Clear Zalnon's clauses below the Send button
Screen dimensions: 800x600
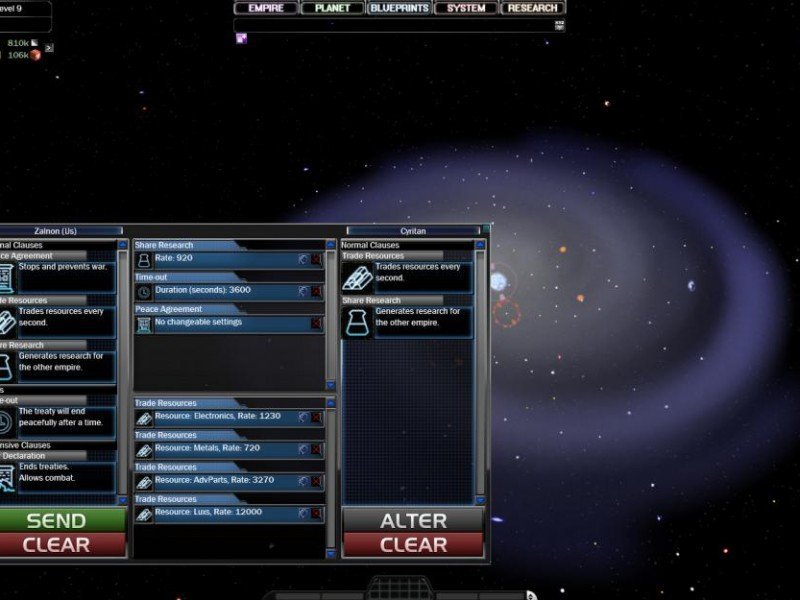click(x=57, y=545)
